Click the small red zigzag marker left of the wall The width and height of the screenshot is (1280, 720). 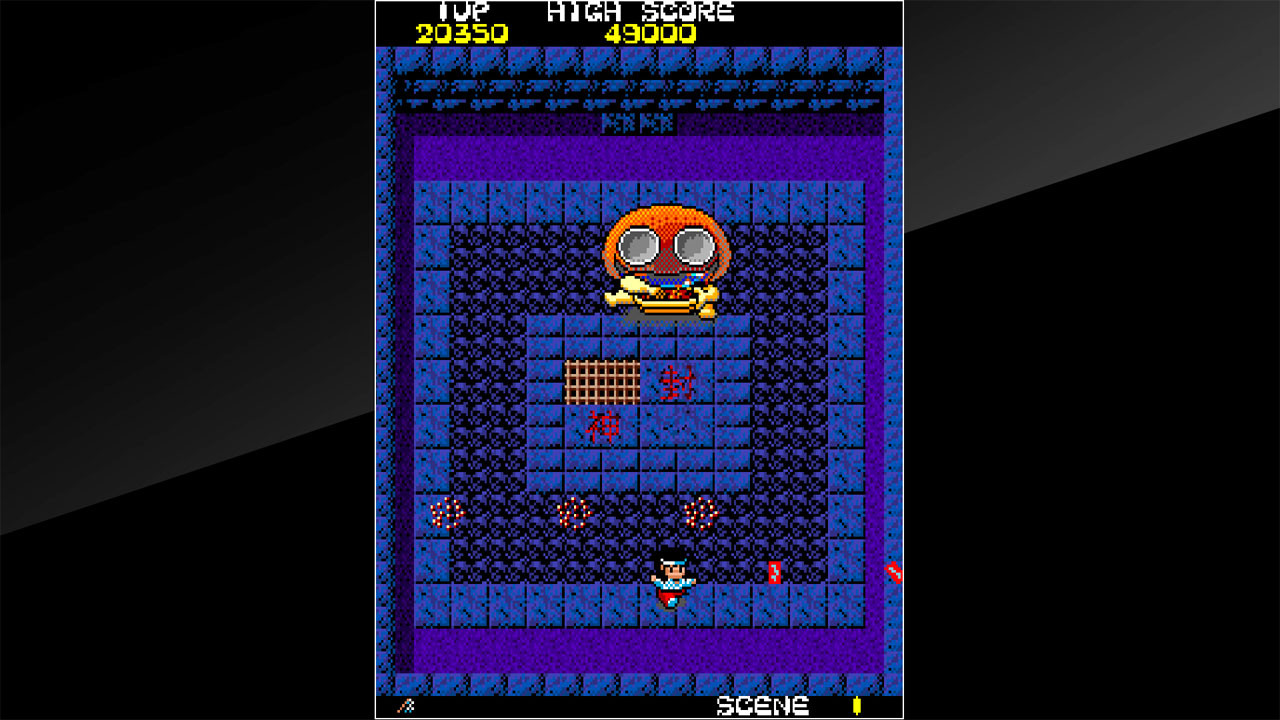(x=775, y=572)
